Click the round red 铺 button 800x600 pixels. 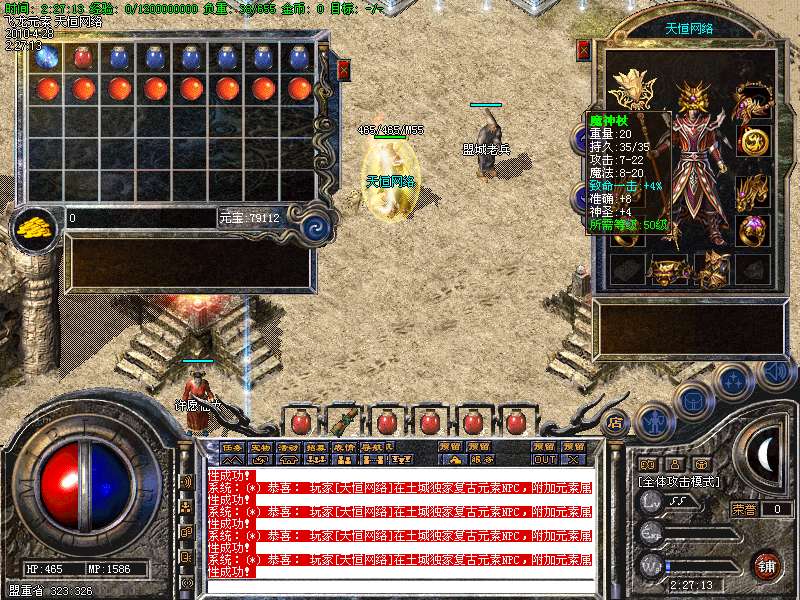point(767,564)
